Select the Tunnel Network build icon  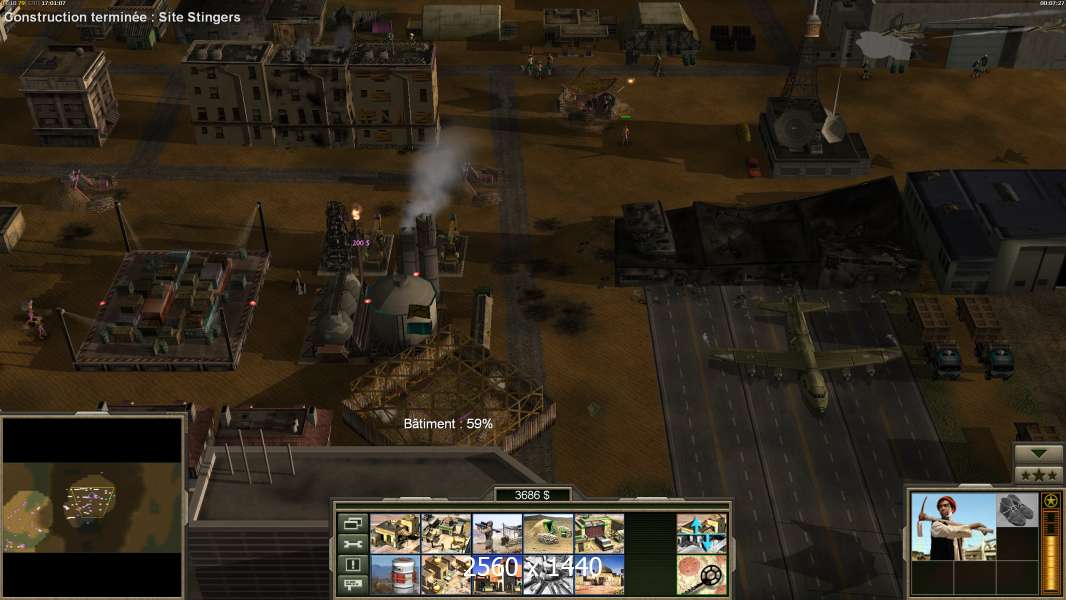(x=548, y=534)
